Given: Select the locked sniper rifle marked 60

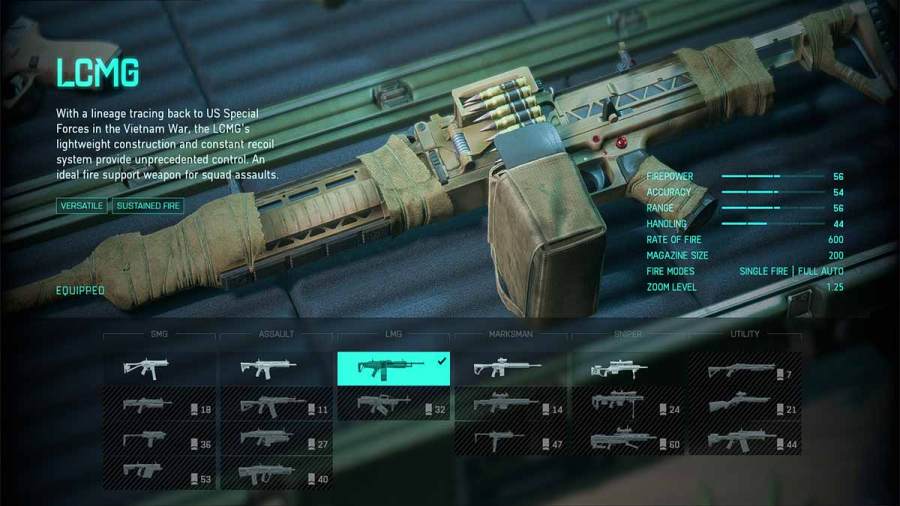Looking at the screenshot, I should [x=627, y=440].
